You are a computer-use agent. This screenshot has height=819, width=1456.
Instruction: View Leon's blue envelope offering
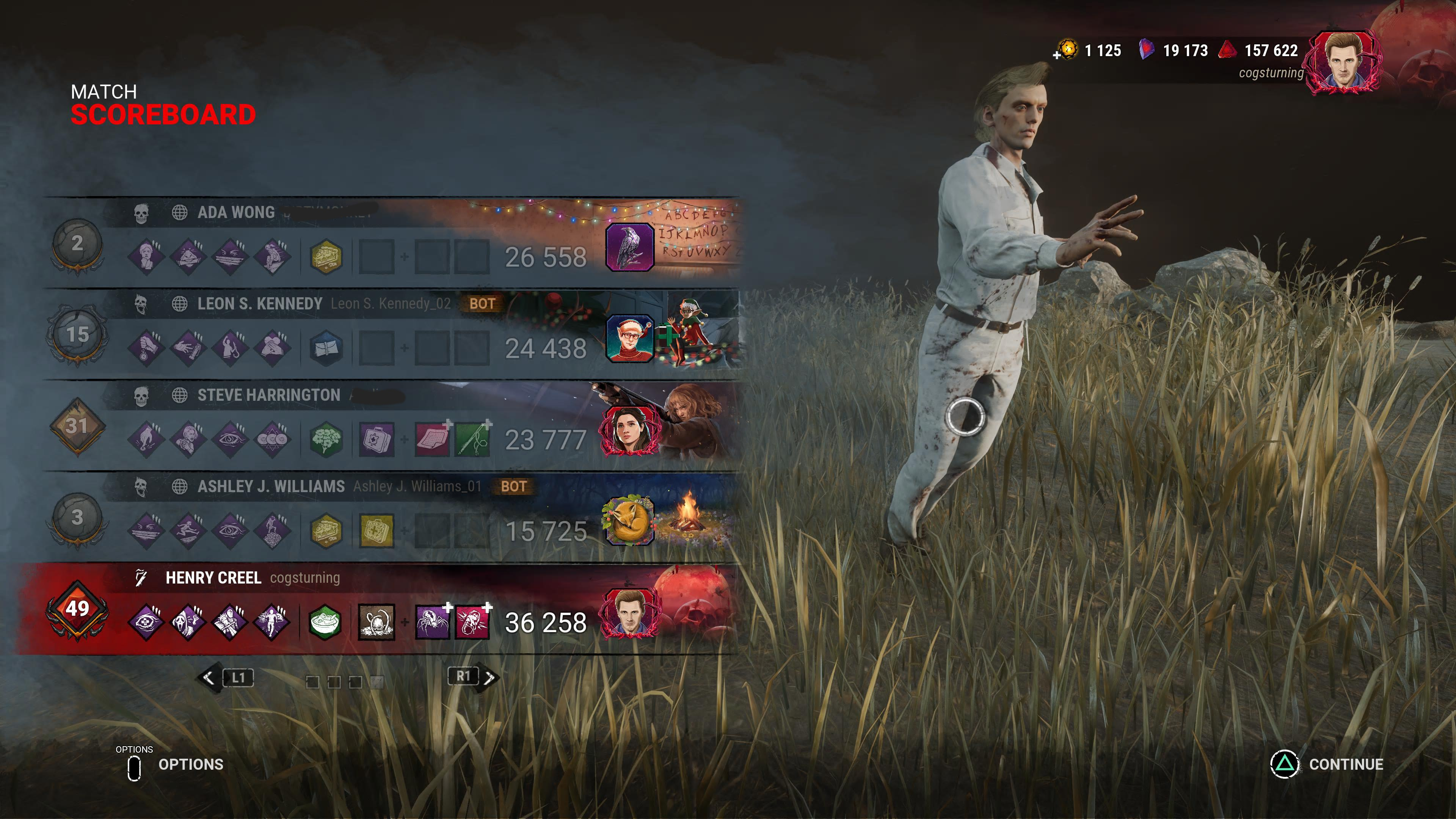[x=326, y=348]
